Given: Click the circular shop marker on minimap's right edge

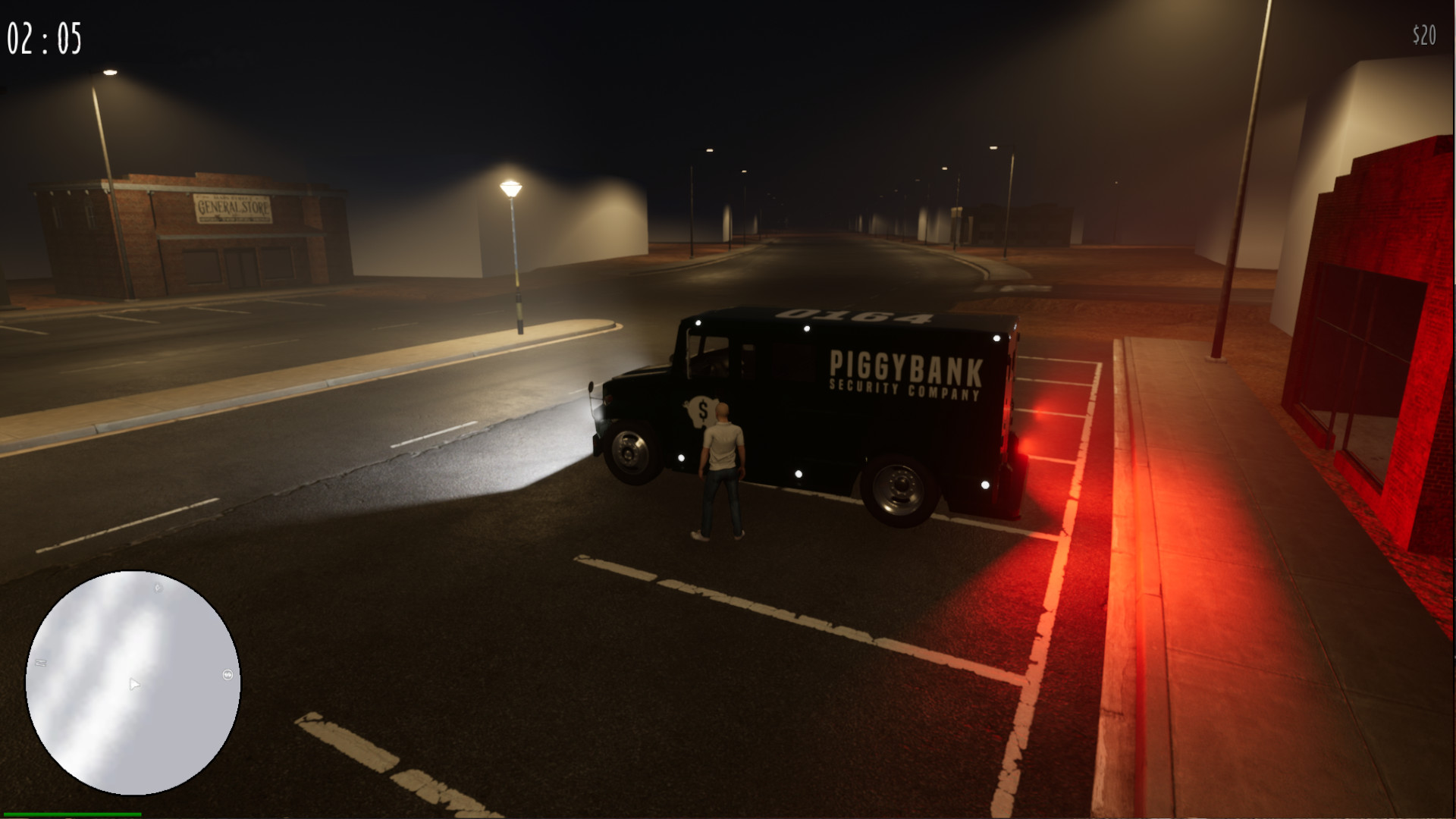Looking at the screenshot, I should pyautogui.click(x=227, y=675).
